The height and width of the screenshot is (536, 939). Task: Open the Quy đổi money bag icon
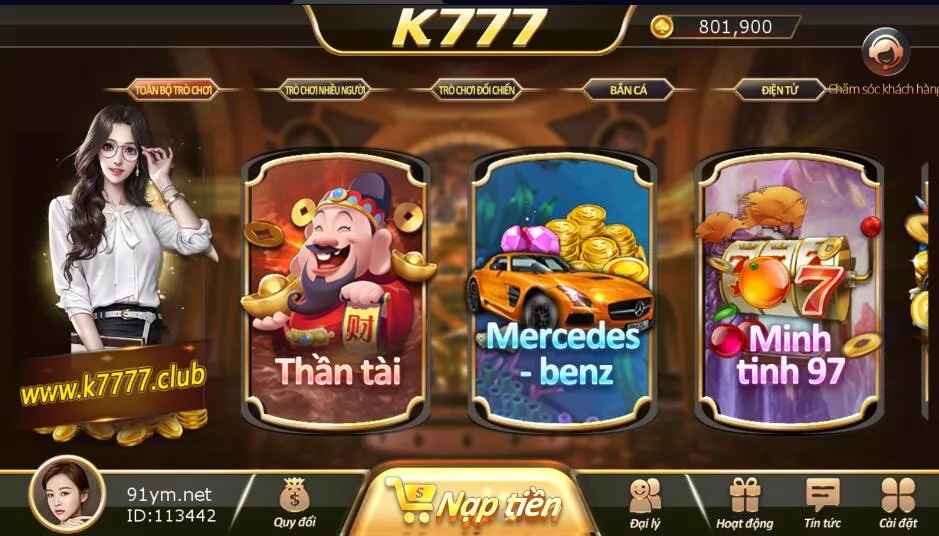click(294, 502)
